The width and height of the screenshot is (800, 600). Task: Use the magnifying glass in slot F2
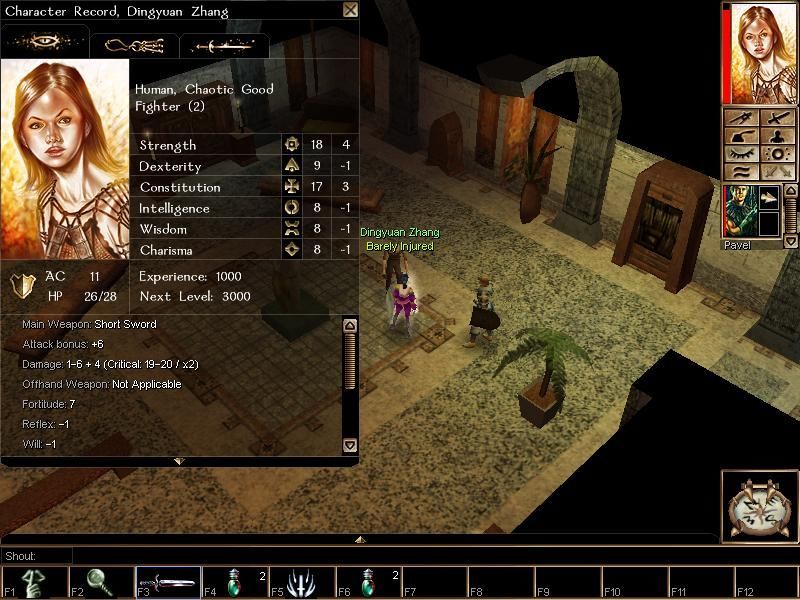coord(100,583)
